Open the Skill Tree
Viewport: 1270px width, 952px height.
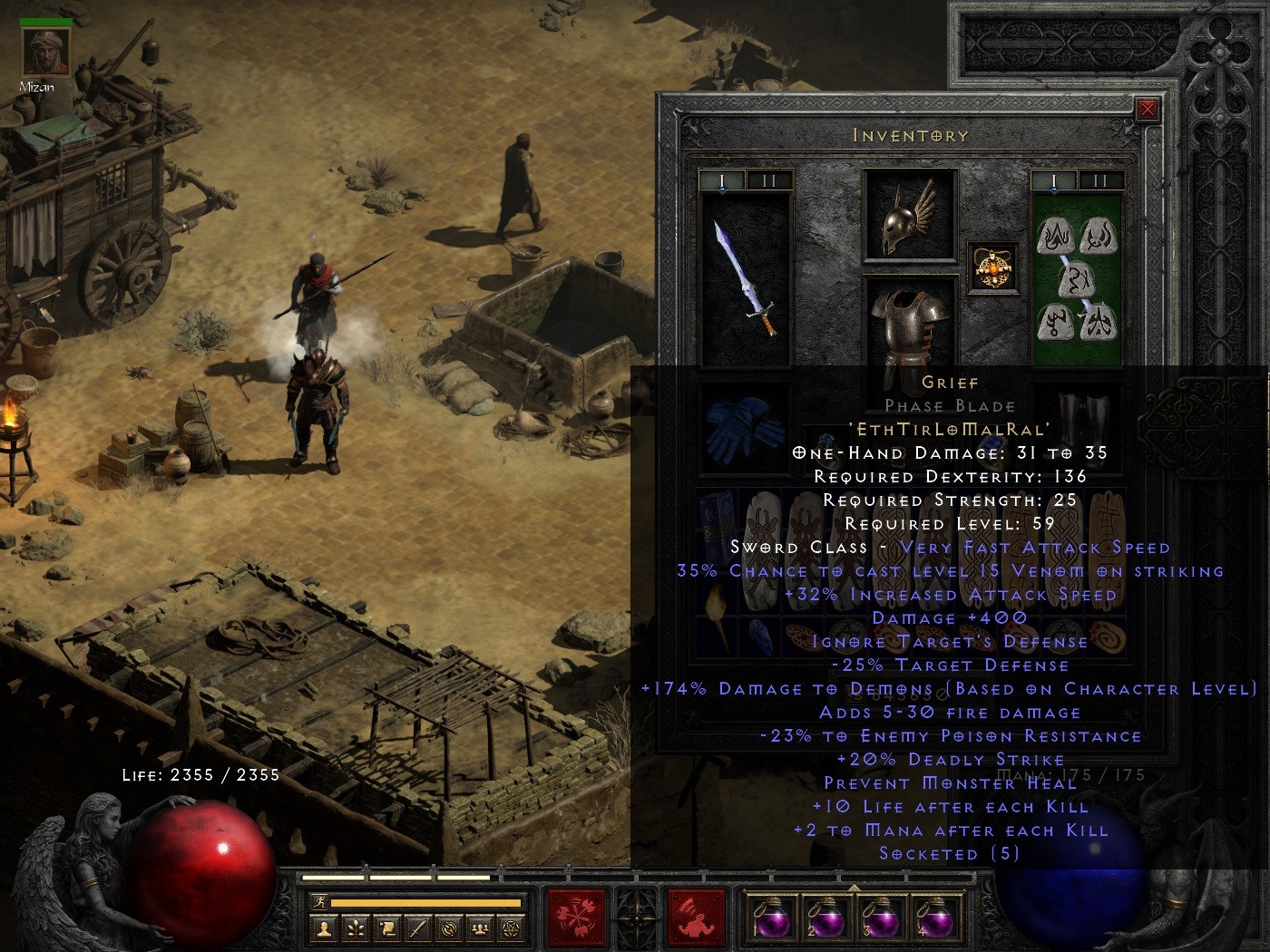355,928
